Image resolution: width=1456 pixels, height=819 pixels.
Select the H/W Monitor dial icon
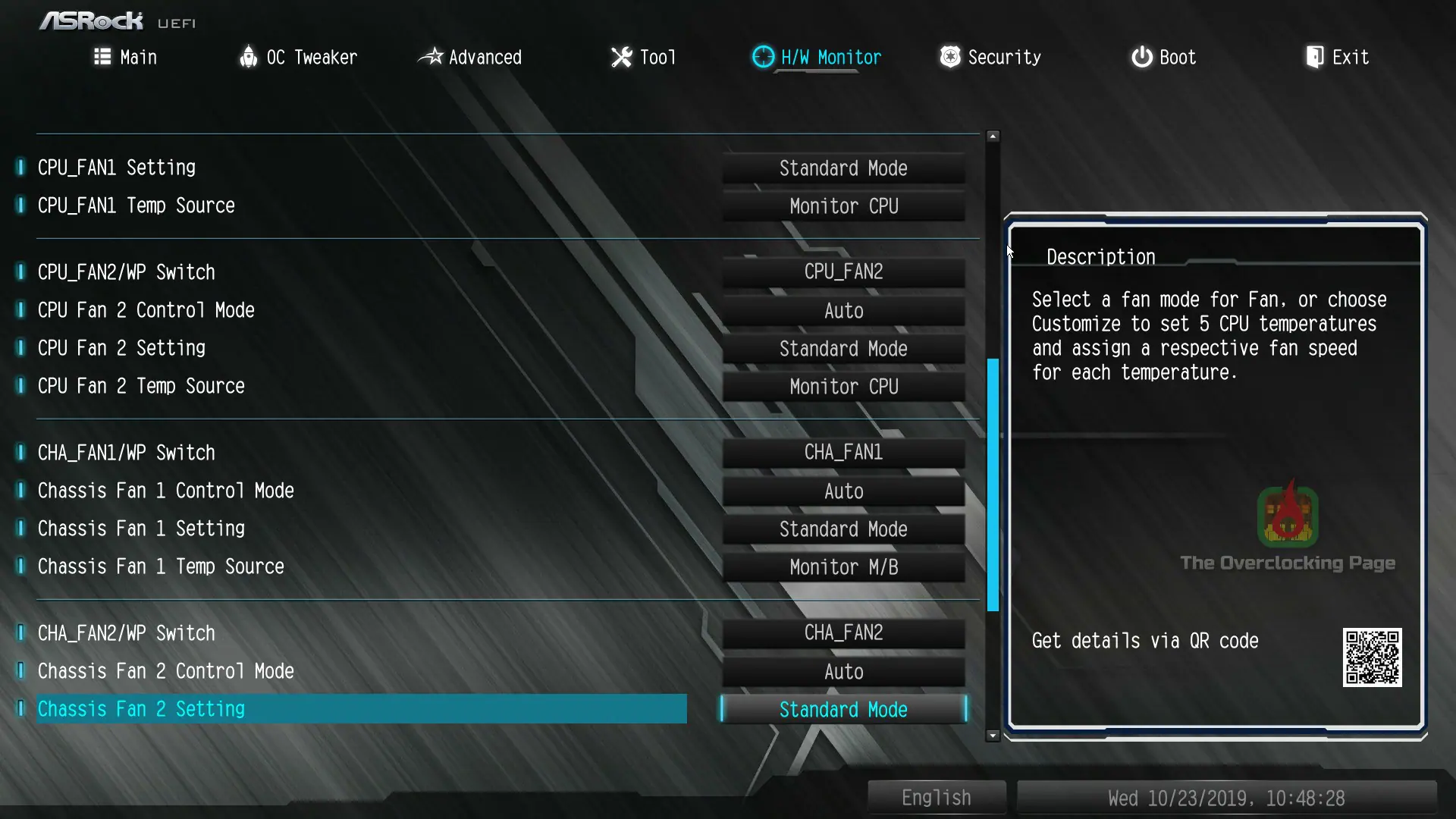[762, 57]
